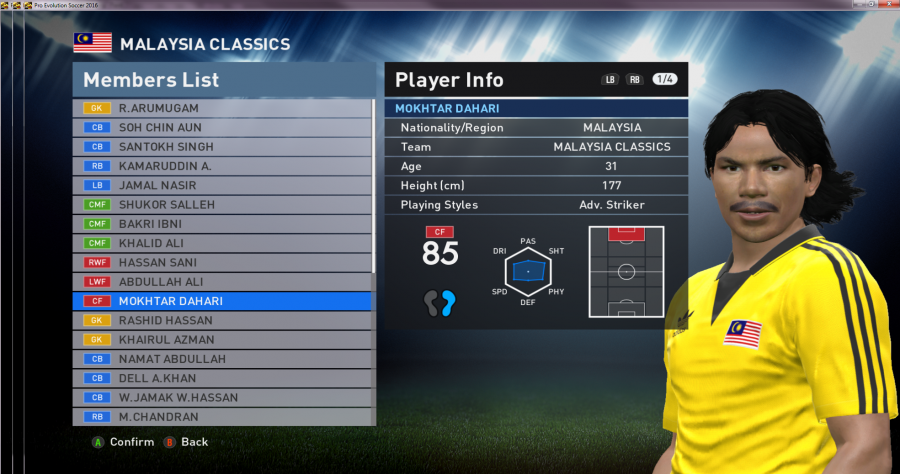The image size is (900, 474).
Task: Pick Kamaruddin A. from members list
Action: point(222,166)
